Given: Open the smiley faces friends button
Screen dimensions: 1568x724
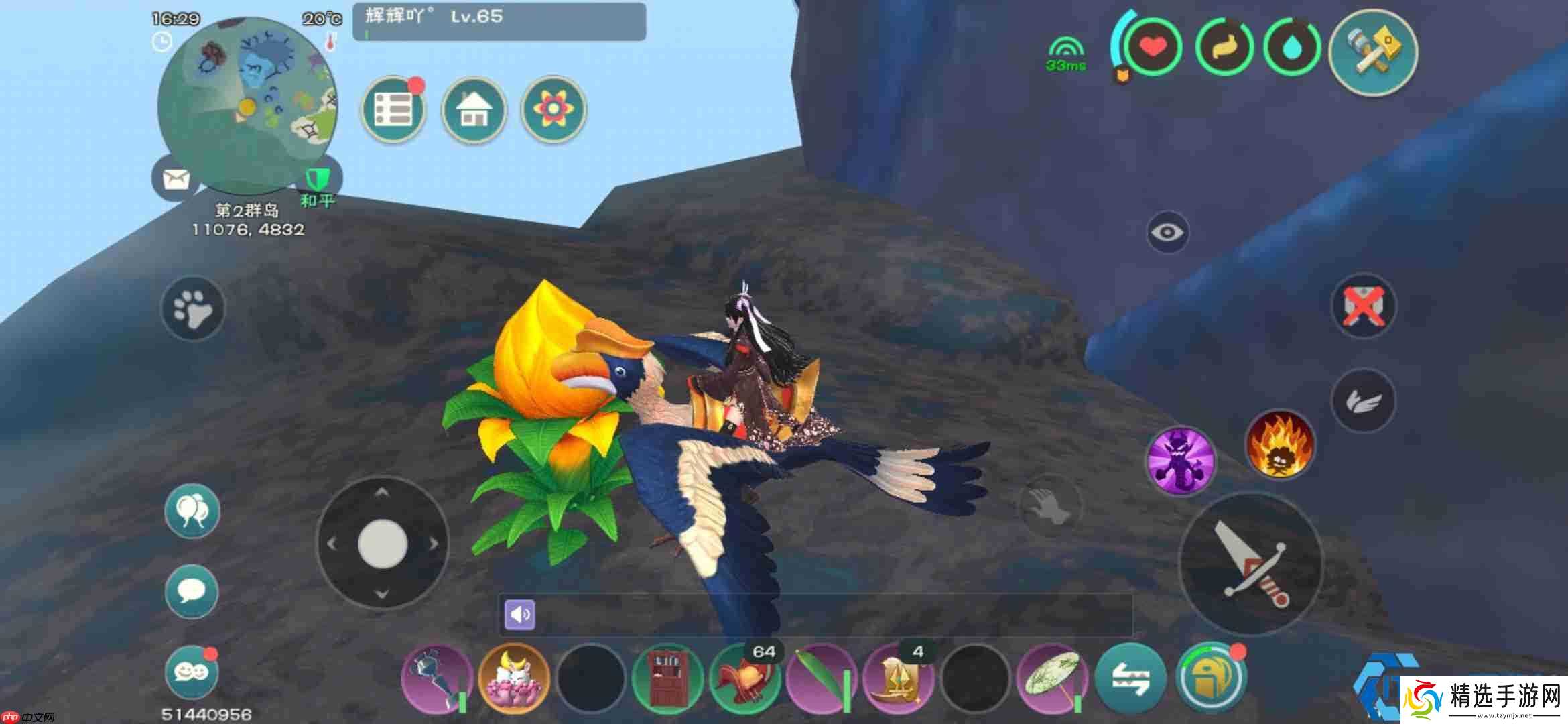Looking at the screenshot, I should click(x=192, y=672).
